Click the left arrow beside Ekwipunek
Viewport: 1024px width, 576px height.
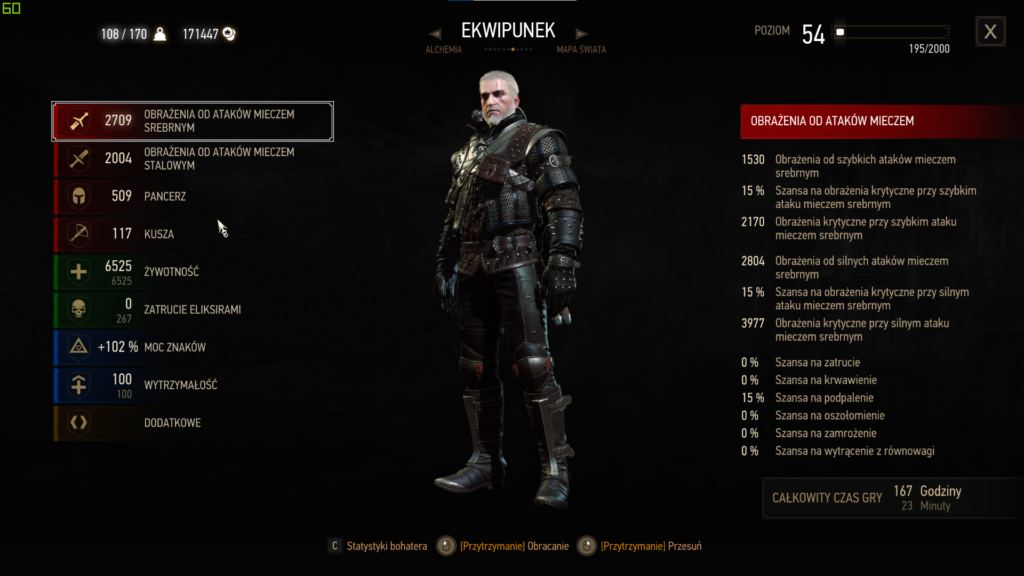(x=436, y=34)
